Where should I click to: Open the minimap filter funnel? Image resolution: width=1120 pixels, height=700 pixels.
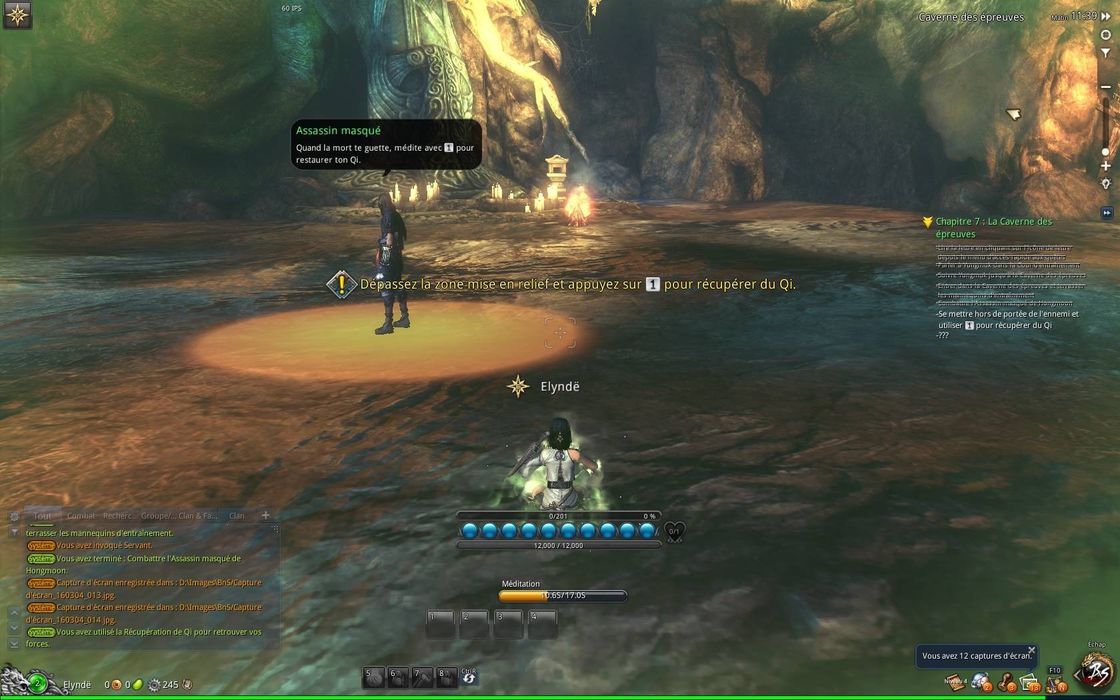click(x=1105, y=52)
